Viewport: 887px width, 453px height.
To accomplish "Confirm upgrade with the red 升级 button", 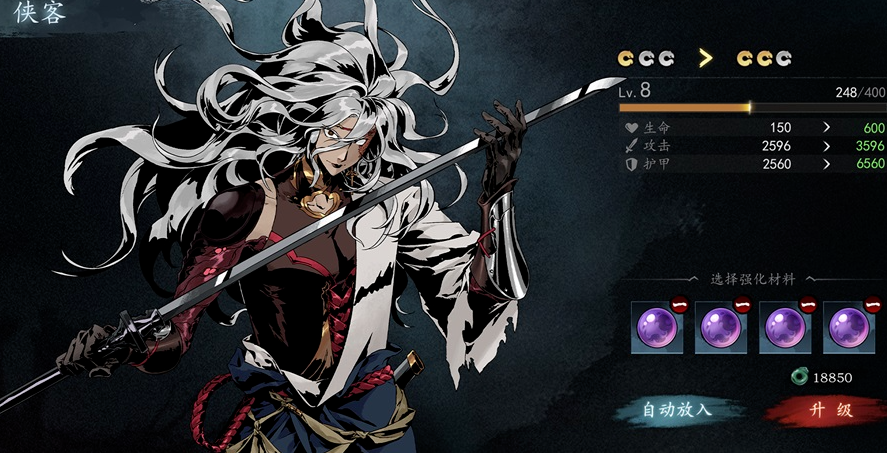I will [824, 410].
